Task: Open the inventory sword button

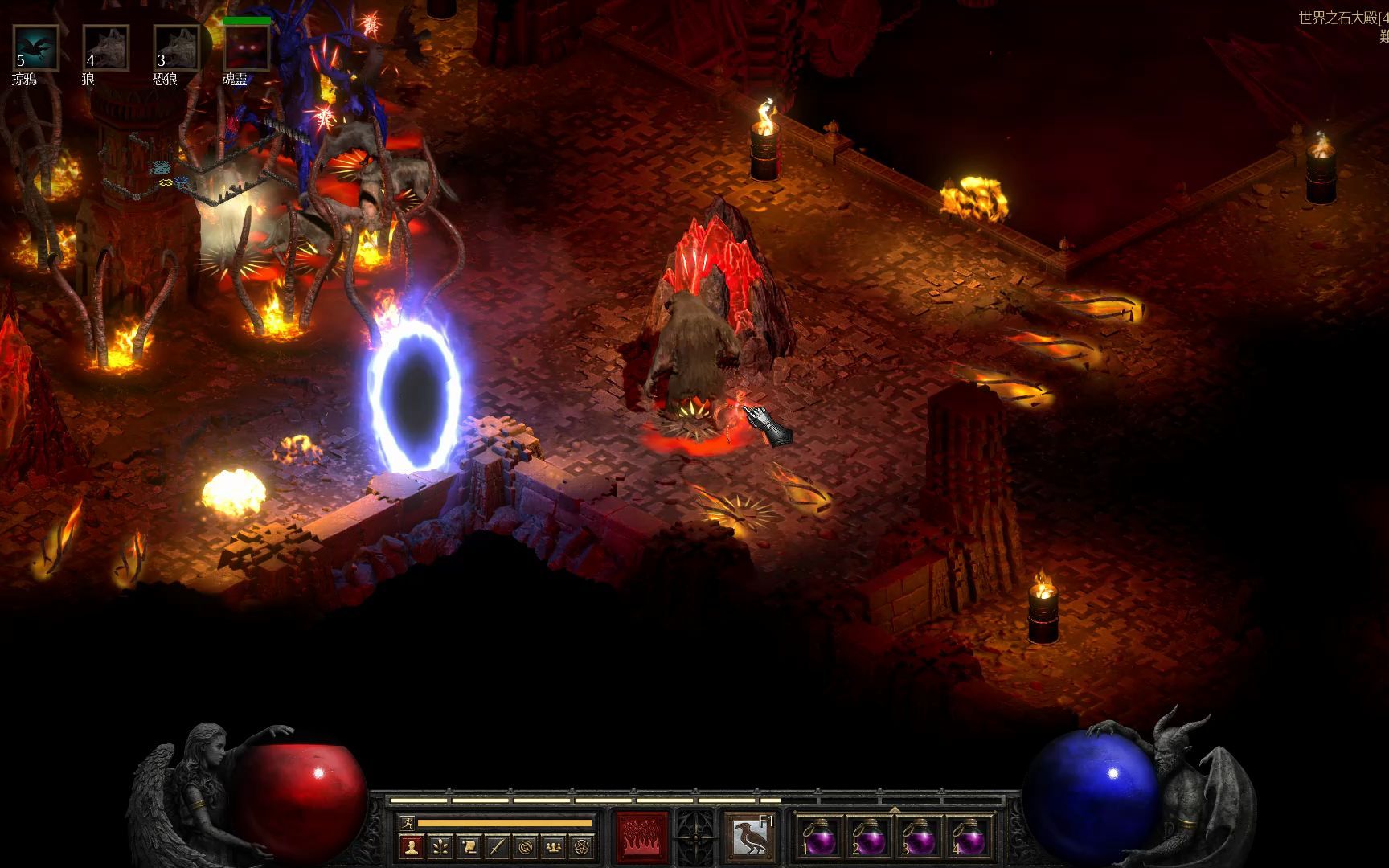Action: pyautogui.click(x=497, y=846)
